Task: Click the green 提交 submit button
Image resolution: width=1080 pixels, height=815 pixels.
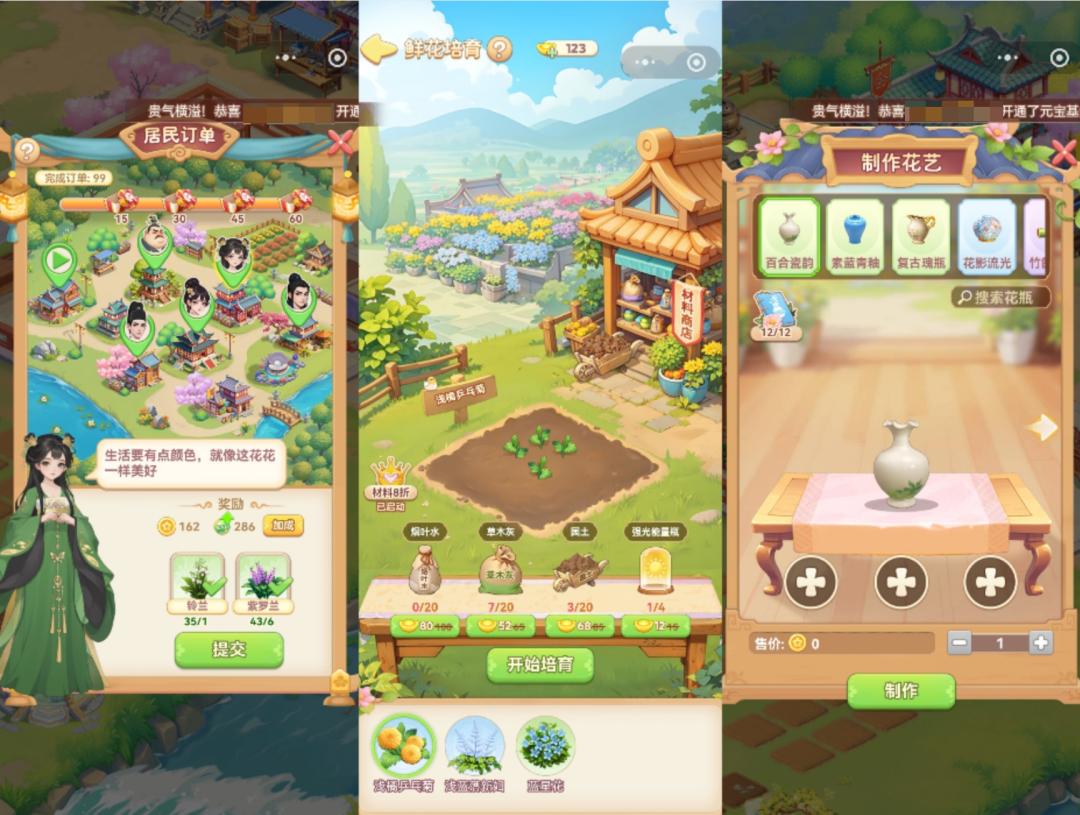Action: coord(229,650)
